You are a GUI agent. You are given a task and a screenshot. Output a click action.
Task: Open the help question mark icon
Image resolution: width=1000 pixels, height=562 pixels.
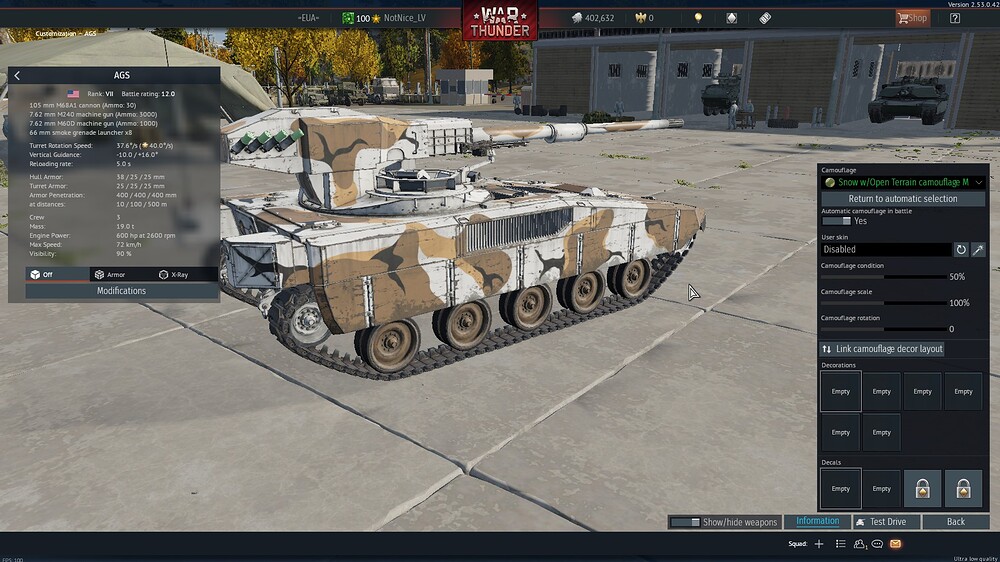pos(955,18)
